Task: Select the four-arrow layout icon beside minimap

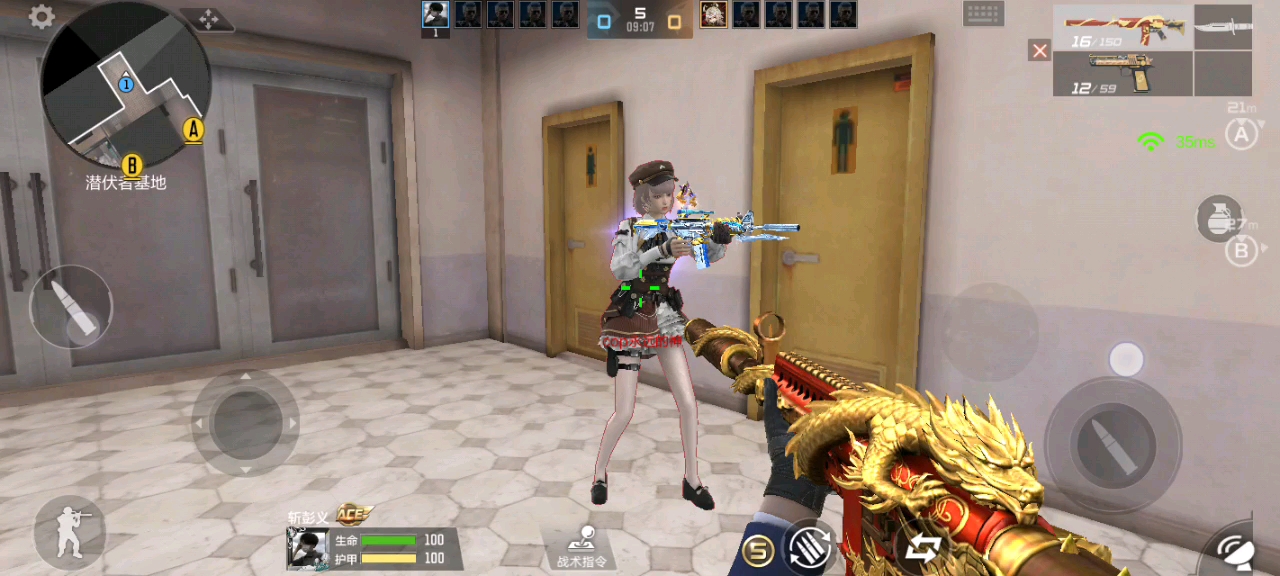Action: tap(209, 19)
